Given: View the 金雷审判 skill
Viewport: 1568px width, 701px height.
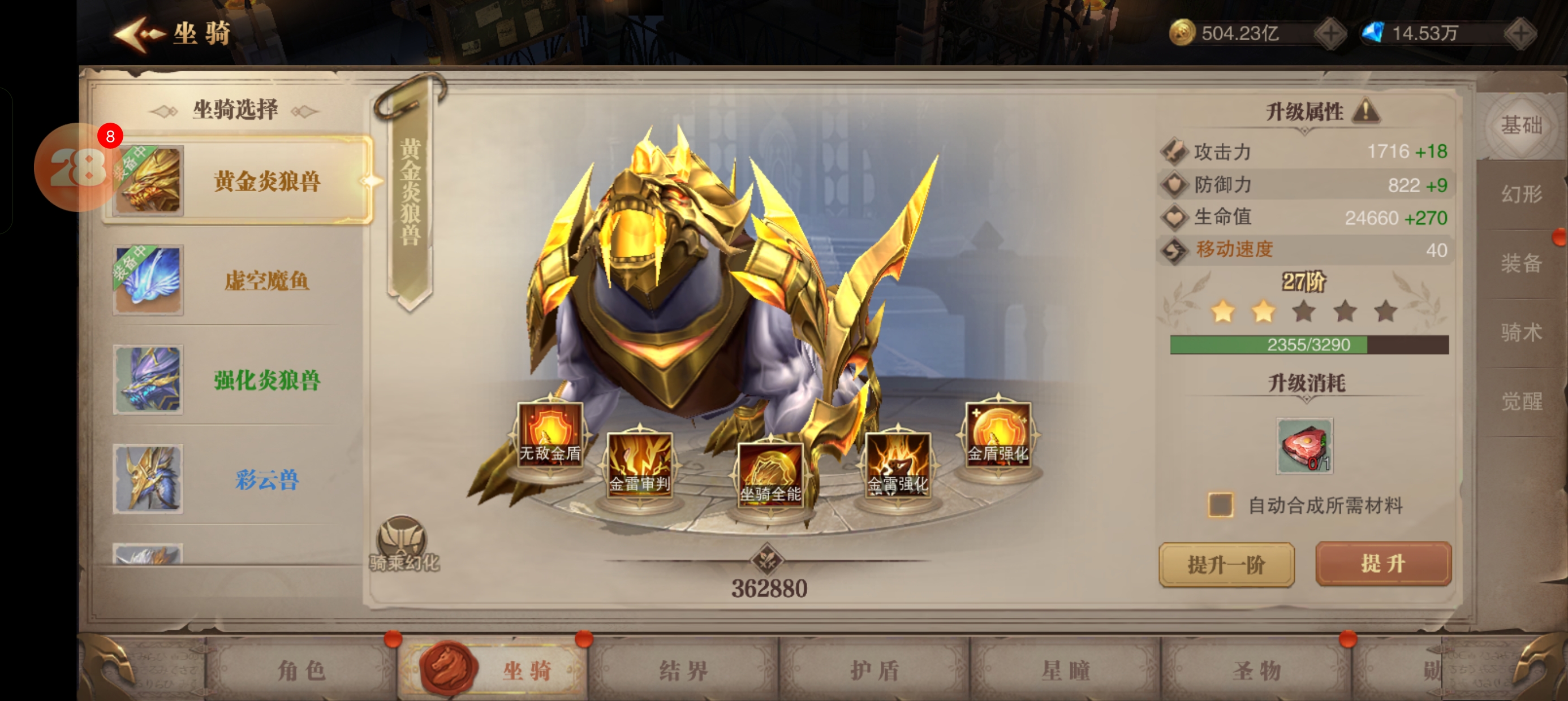Looking at the screenshot, I should (x=640, y=465).
